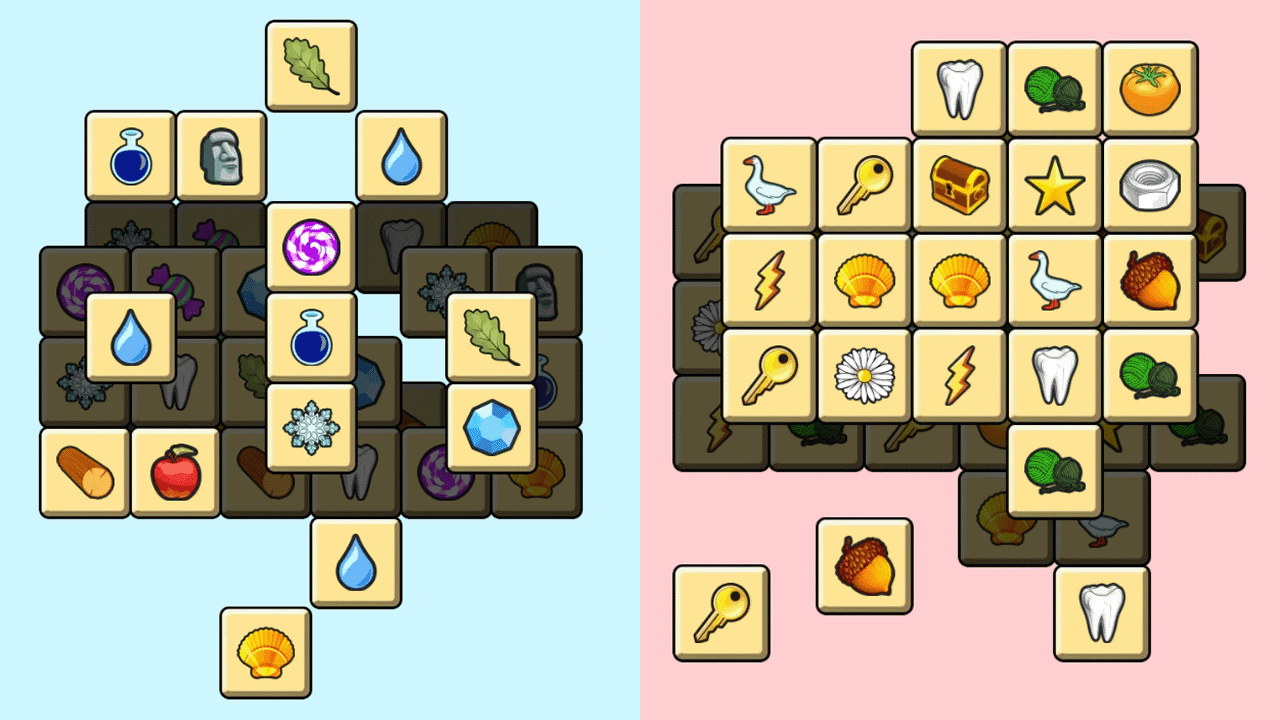Select the treasure chest tile
The image size is (1280, 720).
click(961, 185)
